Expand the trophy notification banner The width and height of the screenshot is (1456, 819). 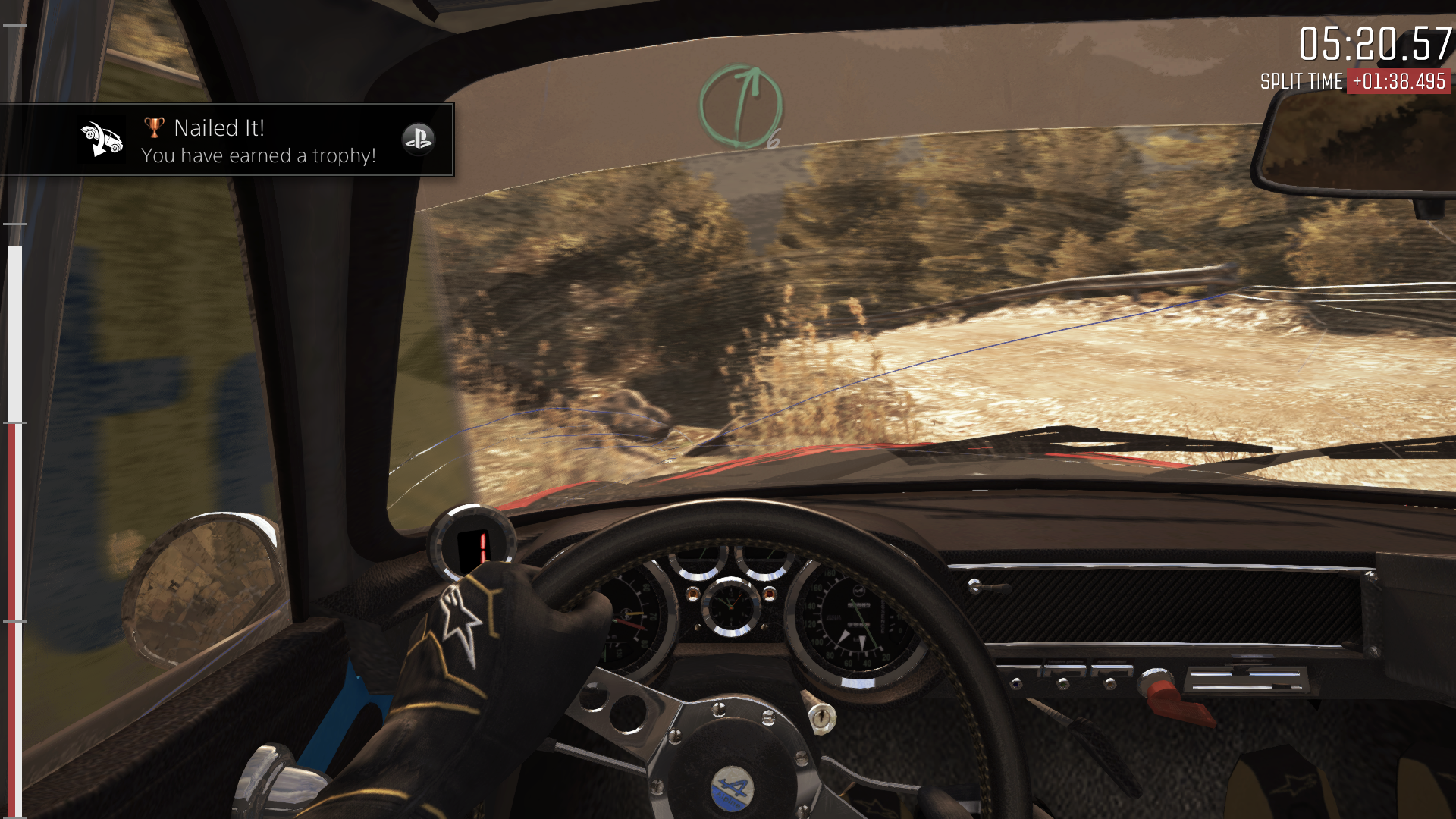(x=227, y=140)
